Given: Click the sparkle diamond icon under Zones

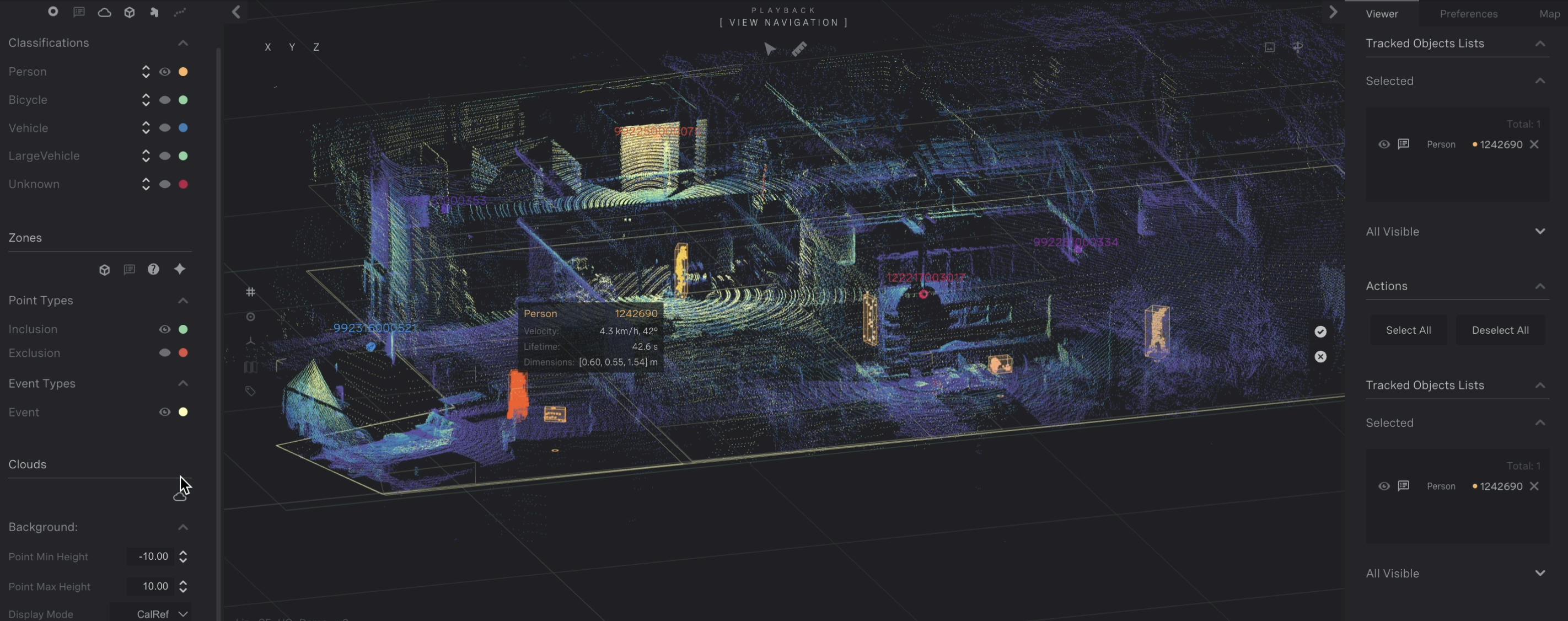Looking at the screenshot, I should point(180,269).
